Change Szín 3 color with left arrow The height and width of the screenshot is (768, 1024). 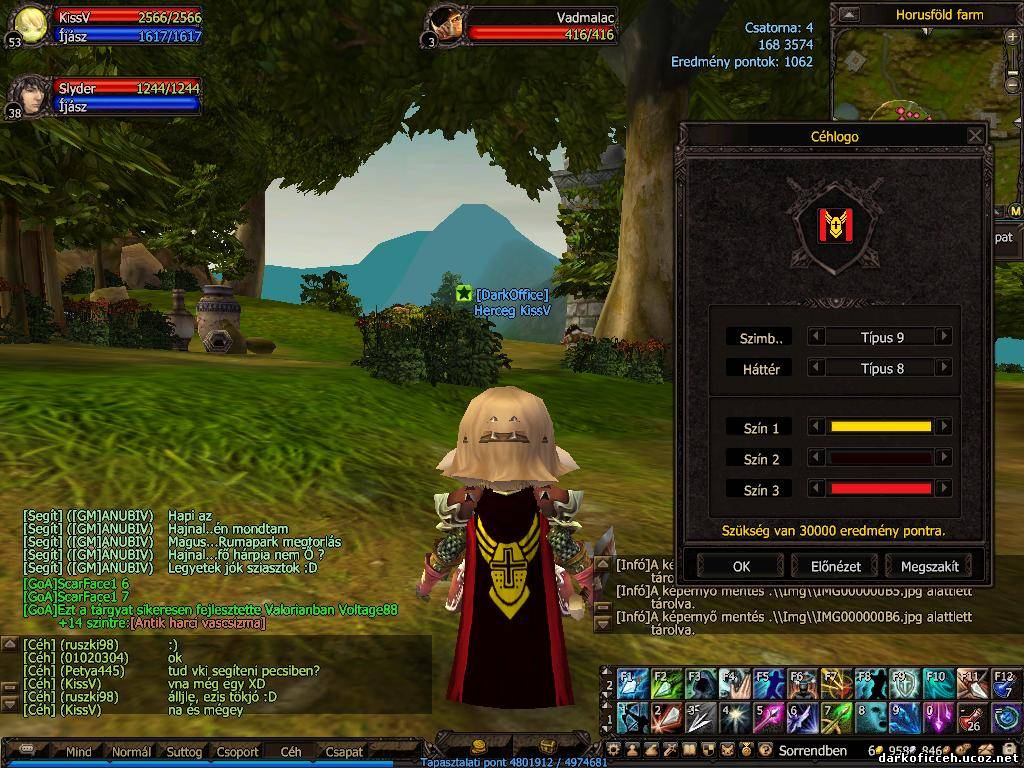click(x=817, y=489)
